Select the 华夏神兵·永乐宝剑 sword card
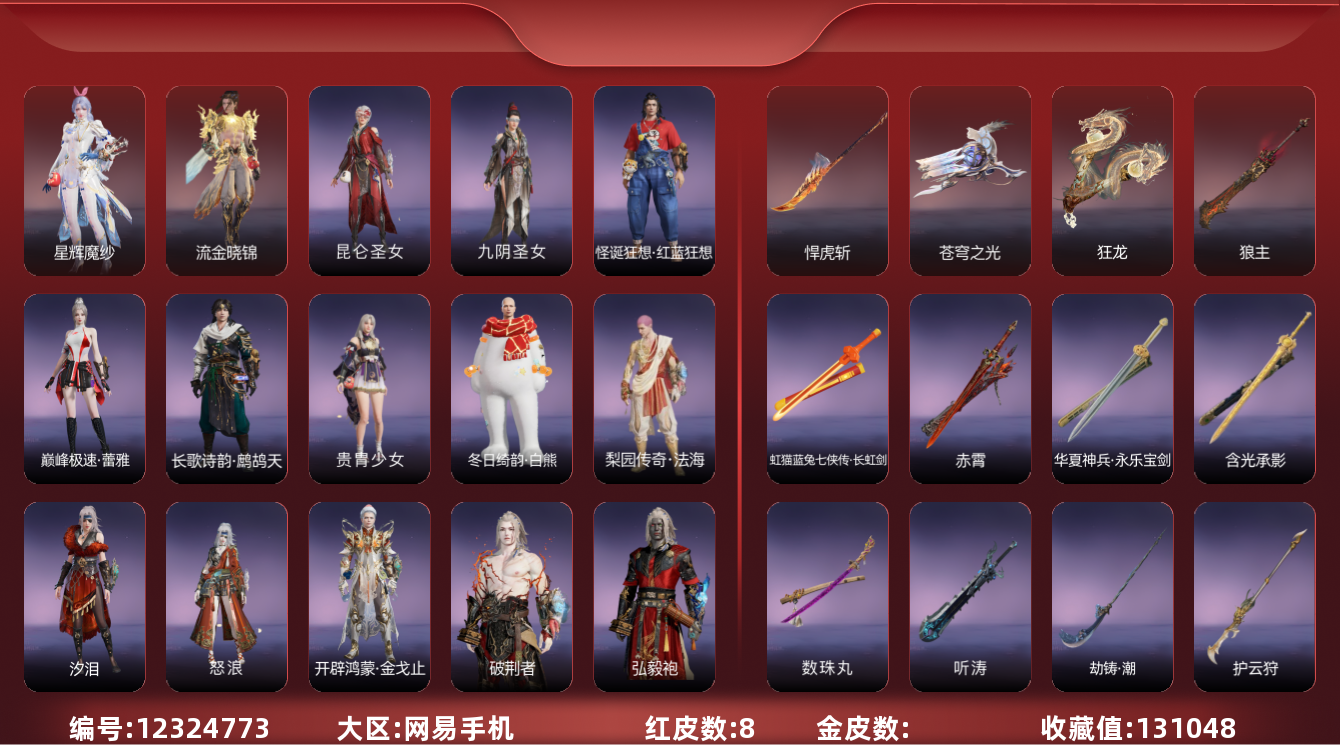The height and width of the screenshot is (745, 1340). 1112,388
